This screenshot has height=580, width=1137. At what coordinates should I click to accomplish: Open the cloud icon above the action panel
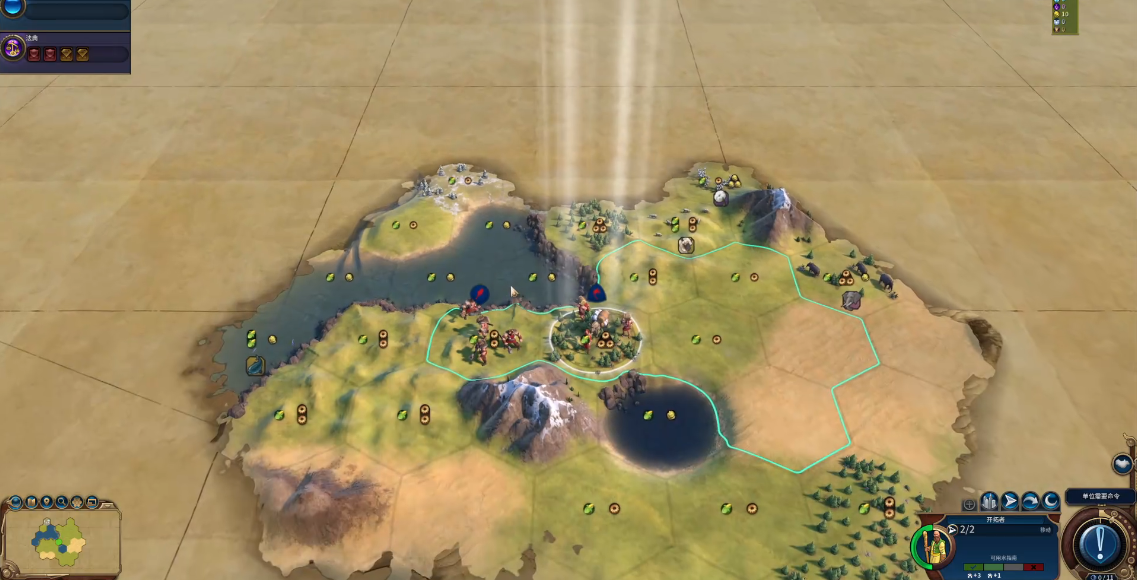click(x=1121, y=464)
